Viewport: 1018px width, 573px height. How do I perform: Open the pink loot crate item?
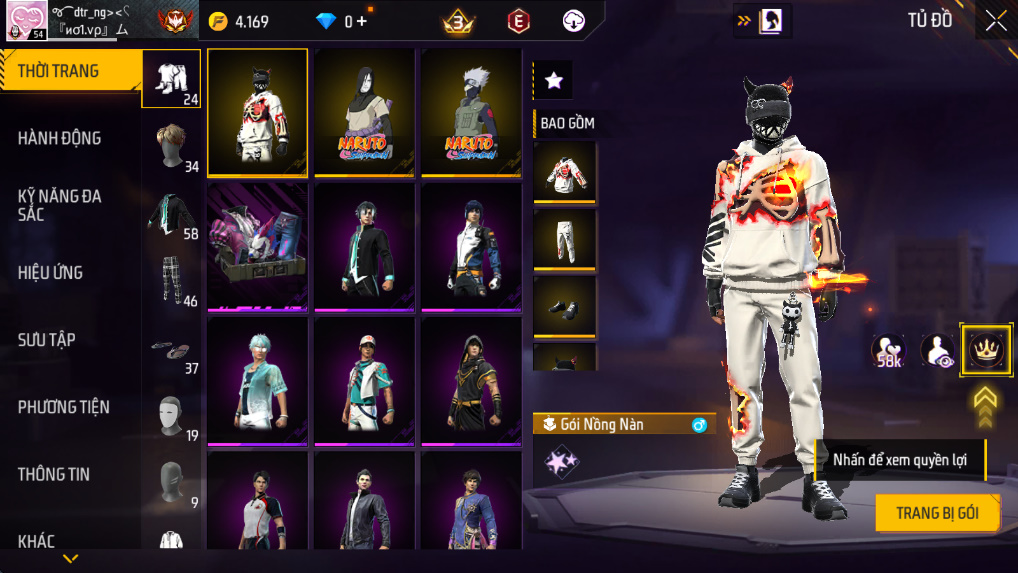pyautogui.click(x=257, y=246)
